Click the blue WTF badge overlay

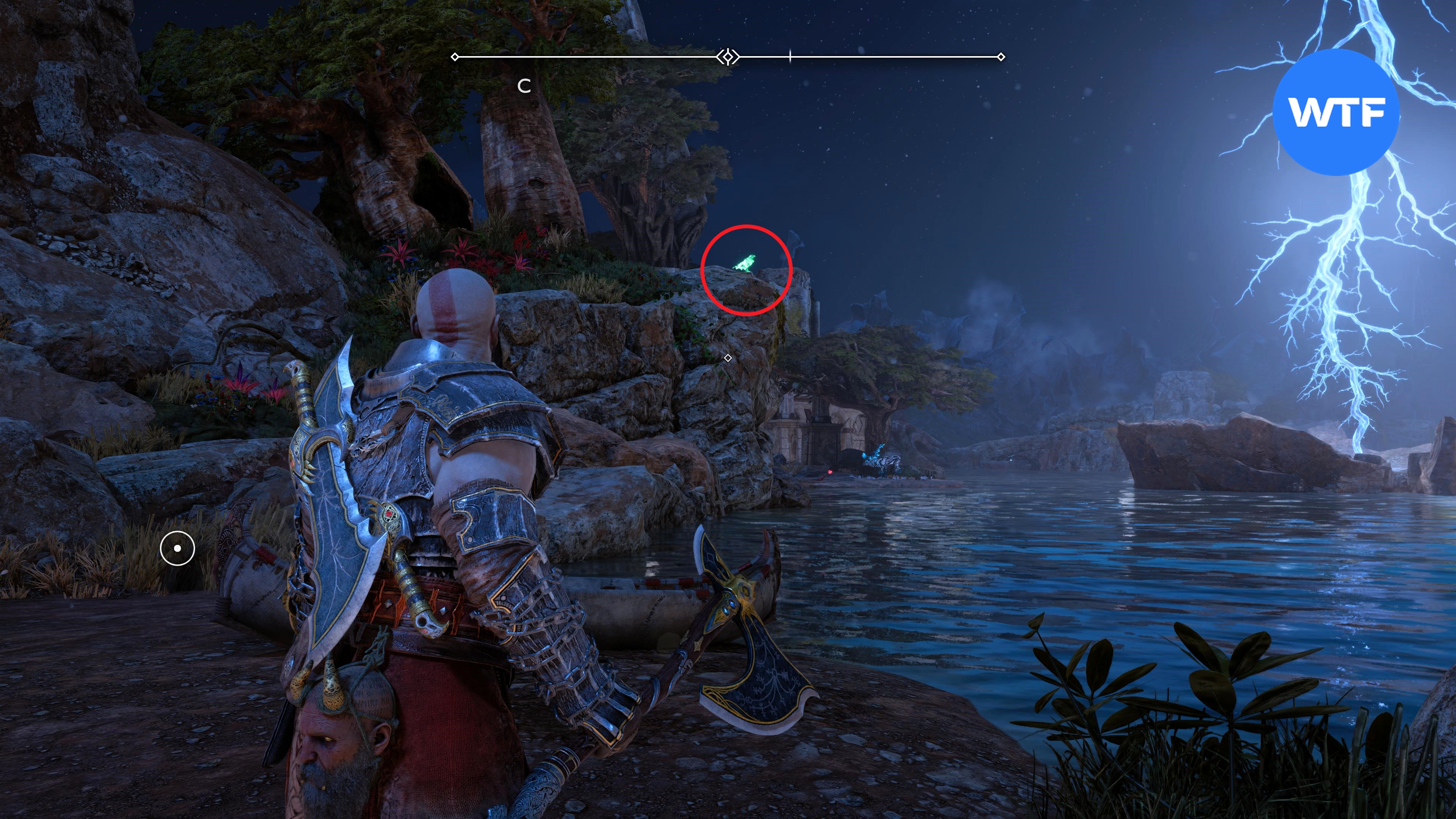pyautogui.click(x=1336, y=113)
